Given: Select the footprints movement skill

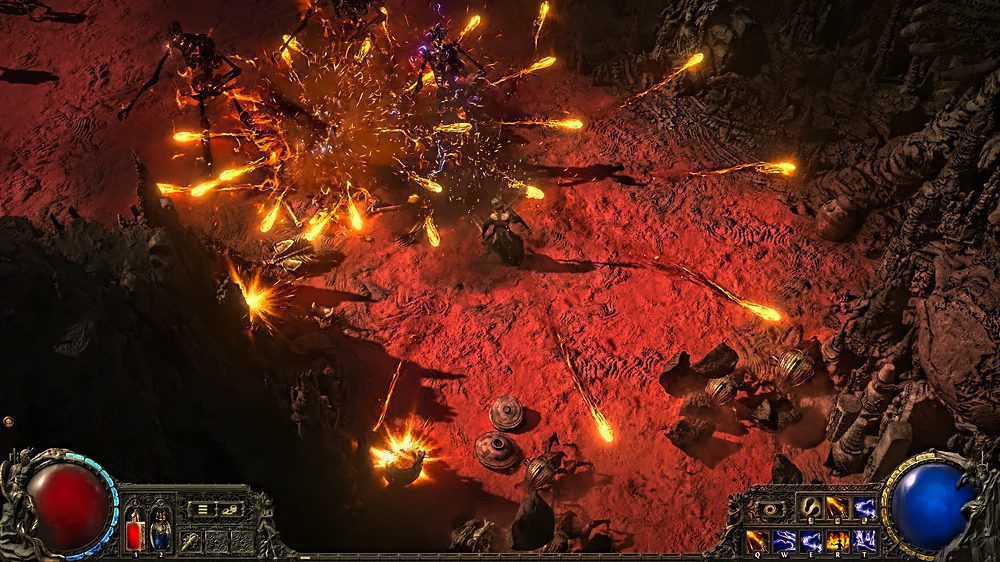Looking at the screenshot, I should [x=810, y=508].
